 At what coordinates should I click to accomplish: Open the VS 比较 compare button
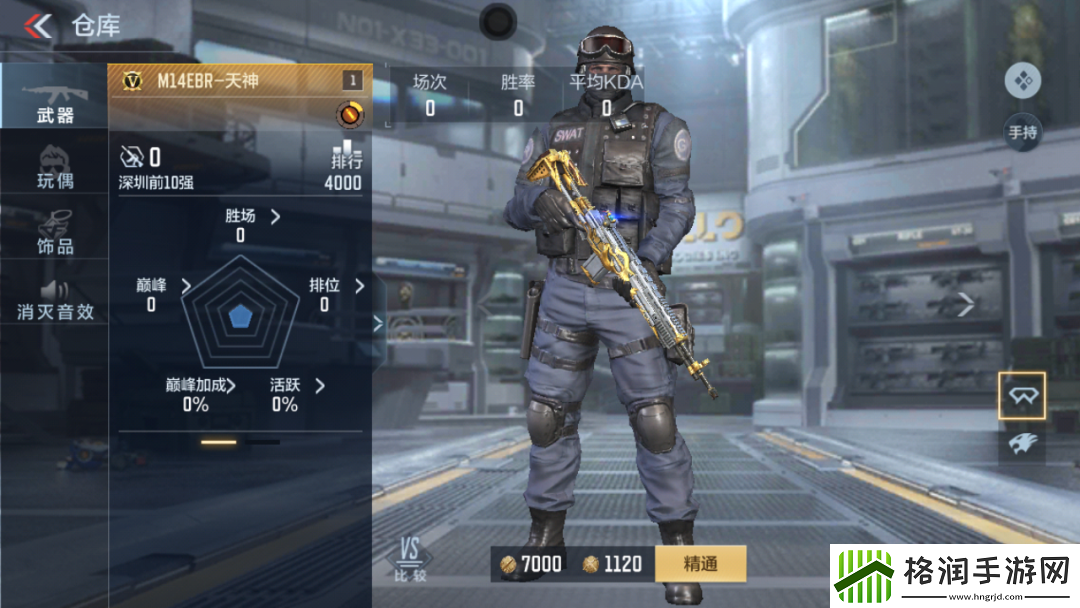coord(409,559)
